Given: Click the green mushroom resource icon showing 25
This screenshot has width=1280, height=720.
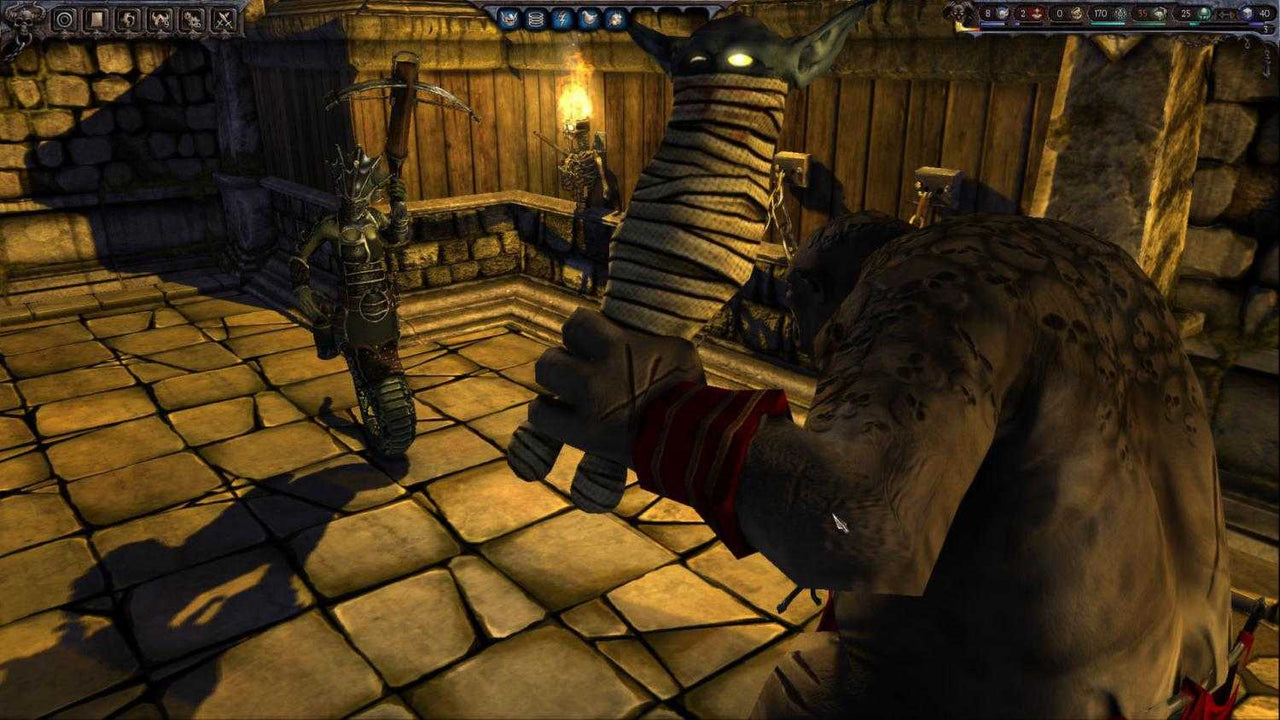Looking at the screenshot, I should 1203,13.
